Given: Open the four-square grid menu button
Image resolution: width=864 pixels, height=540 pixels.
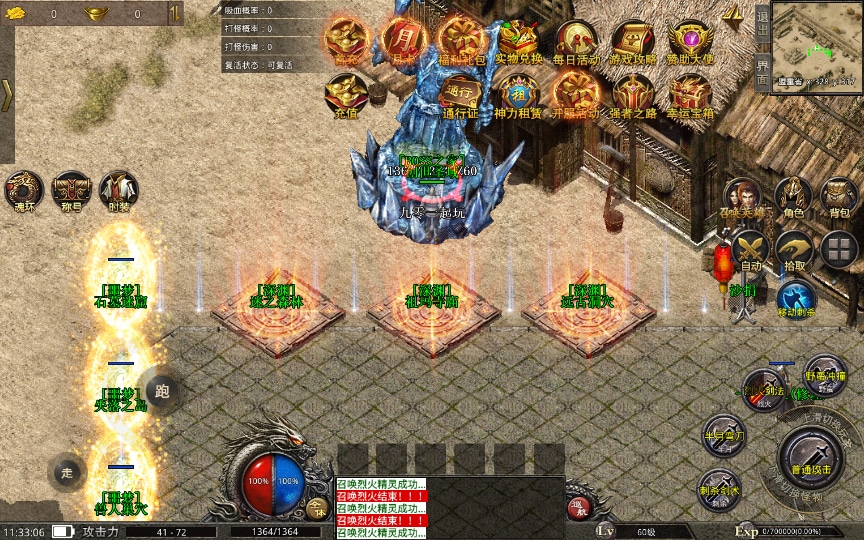Looking at the screenshot, I should (x=838, y=249).
